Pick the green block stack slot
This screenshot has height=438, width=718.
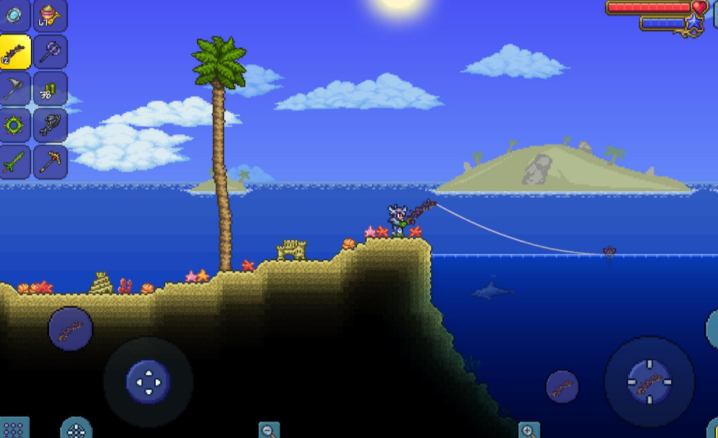click(50, 89)
